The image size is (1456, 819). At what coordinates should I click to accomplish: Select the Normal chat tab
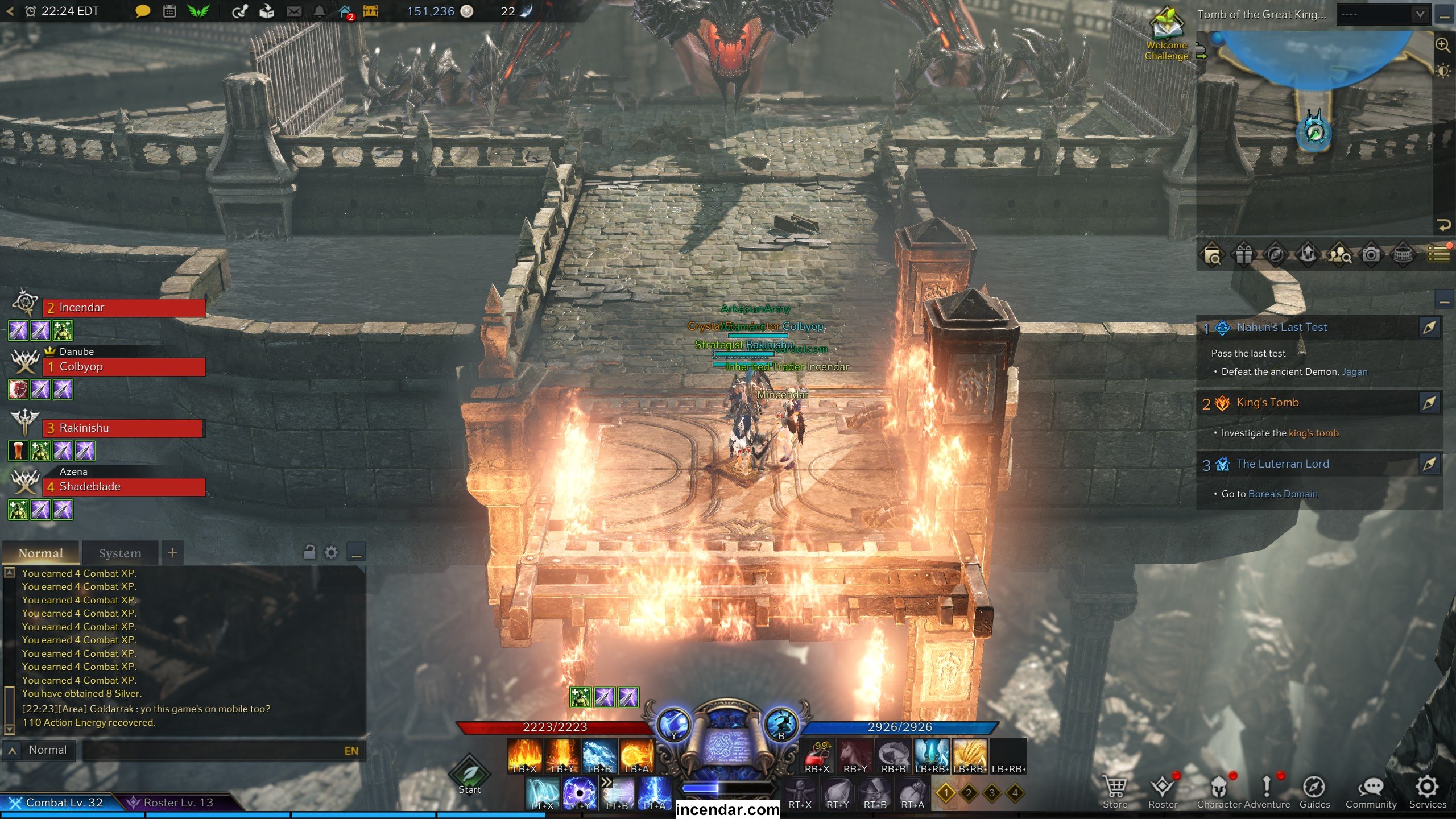pyautogui.click(x=40, y=553)
